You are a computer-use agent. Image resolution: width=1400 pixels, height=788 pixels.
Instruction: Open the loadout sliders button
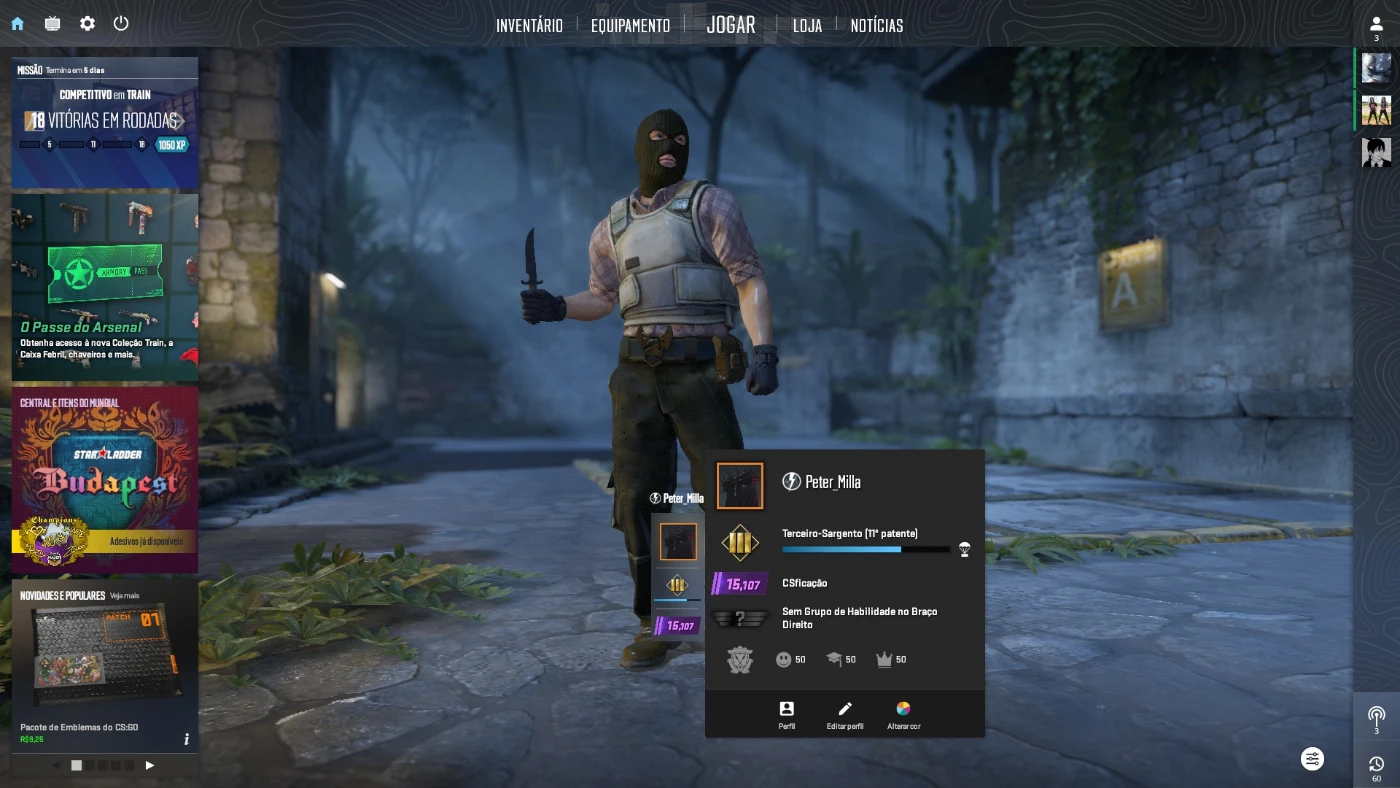coord(1313,759)
